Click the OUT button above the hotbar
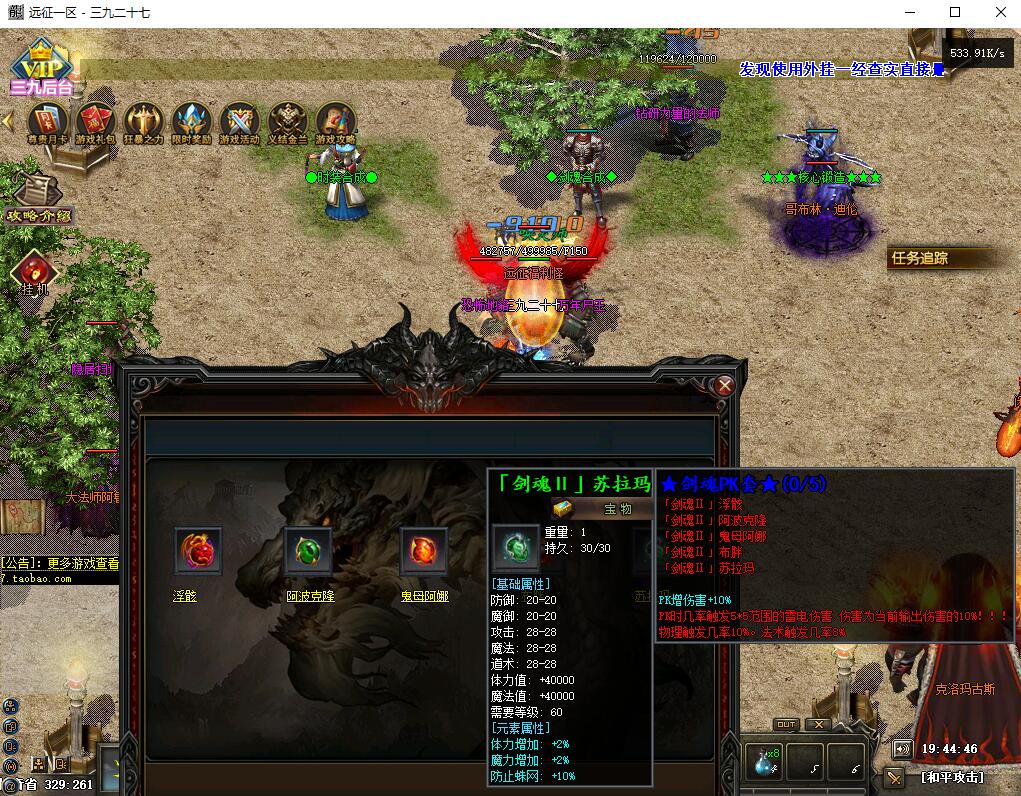 click(x=786, y=725)
